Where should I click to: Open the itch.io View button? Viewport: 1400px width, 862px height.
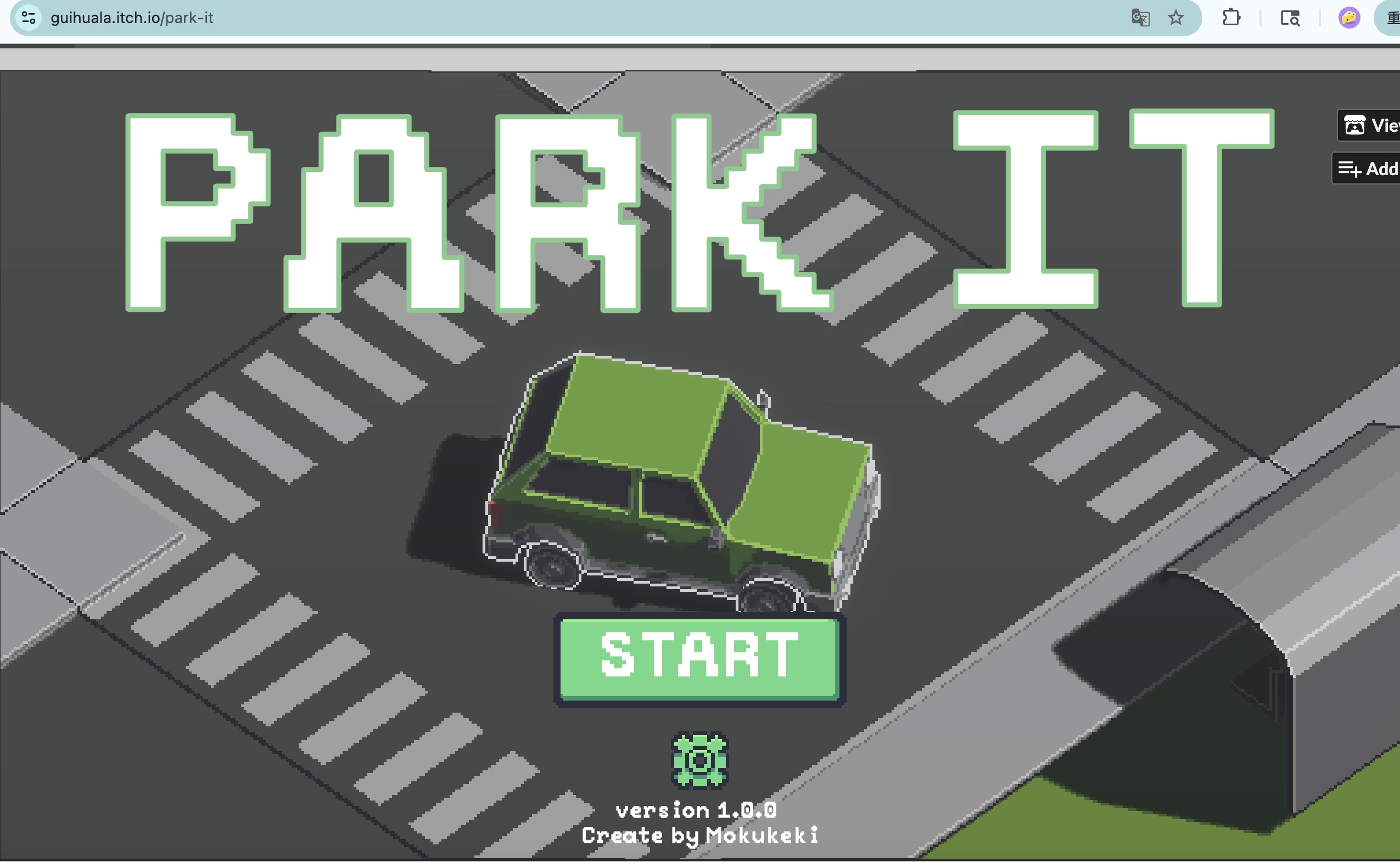[x=1370, y=125]
